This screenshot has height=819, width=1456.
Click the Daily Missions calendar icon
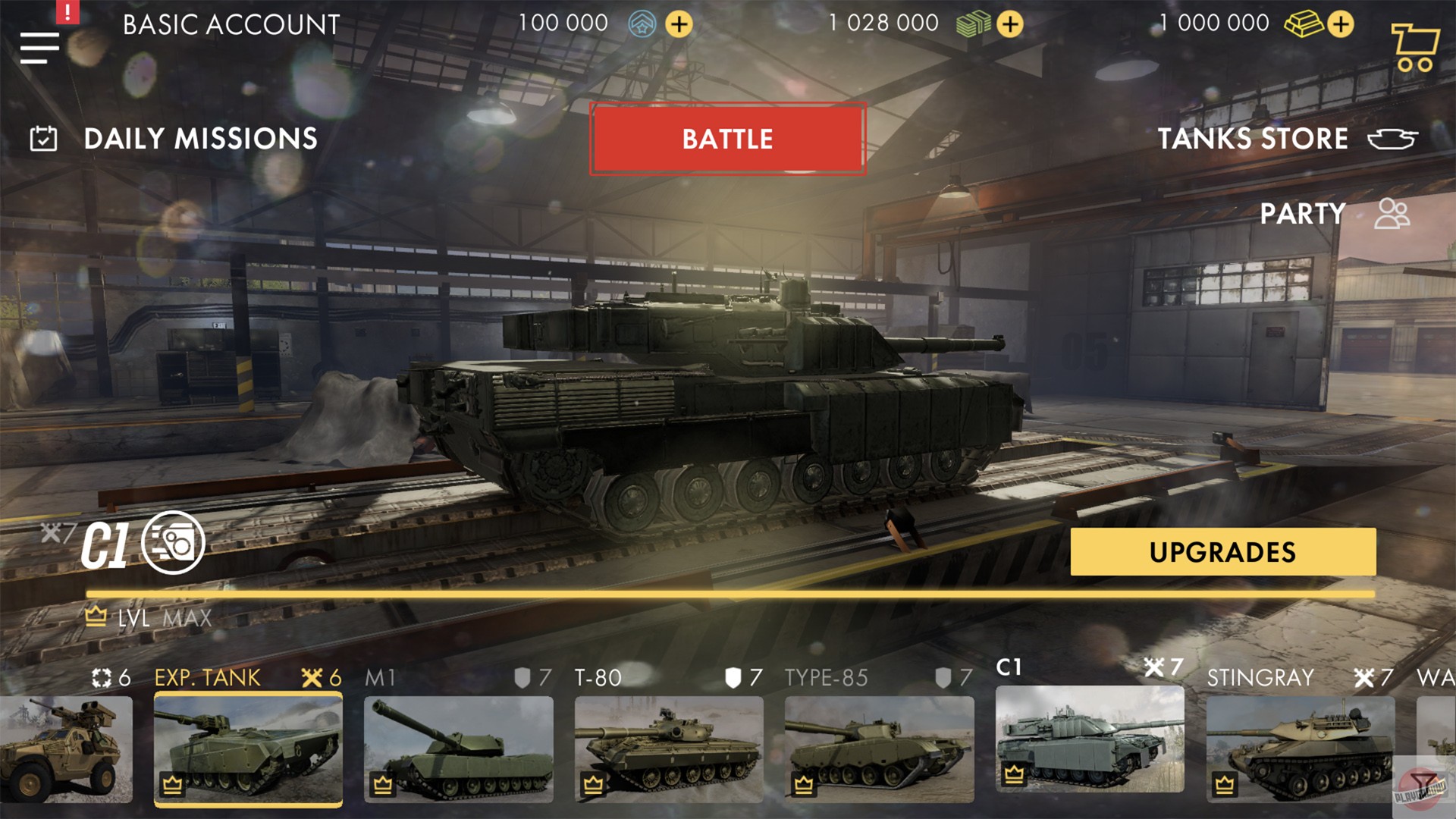coord(43,139)
